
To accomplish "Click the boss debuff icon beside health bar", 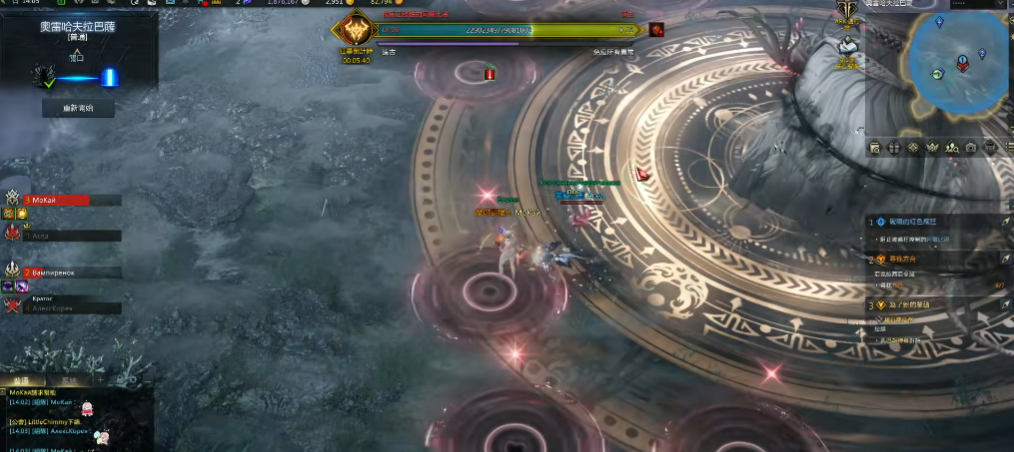I will (656, 29).
